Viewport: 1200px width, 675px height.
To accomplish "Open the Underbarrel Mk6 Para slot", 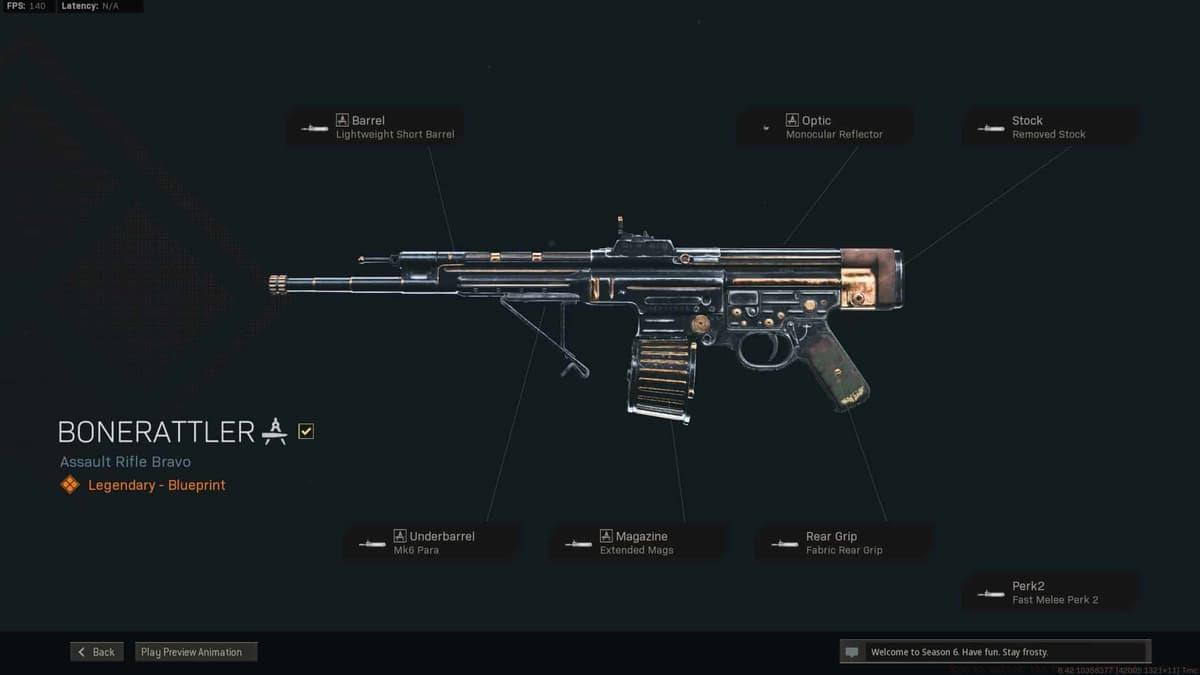I will pyautogui.click(x=431, y=543).
